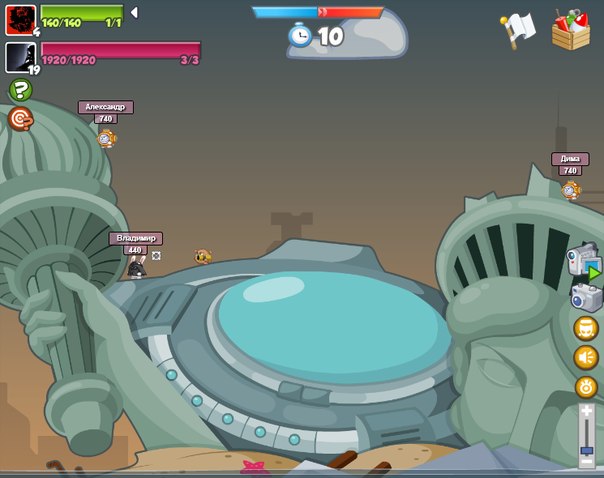The height and width of the screenshot is (478, 604).
Task: Click the zoom slider handle
Action: [x=587, y=451]
